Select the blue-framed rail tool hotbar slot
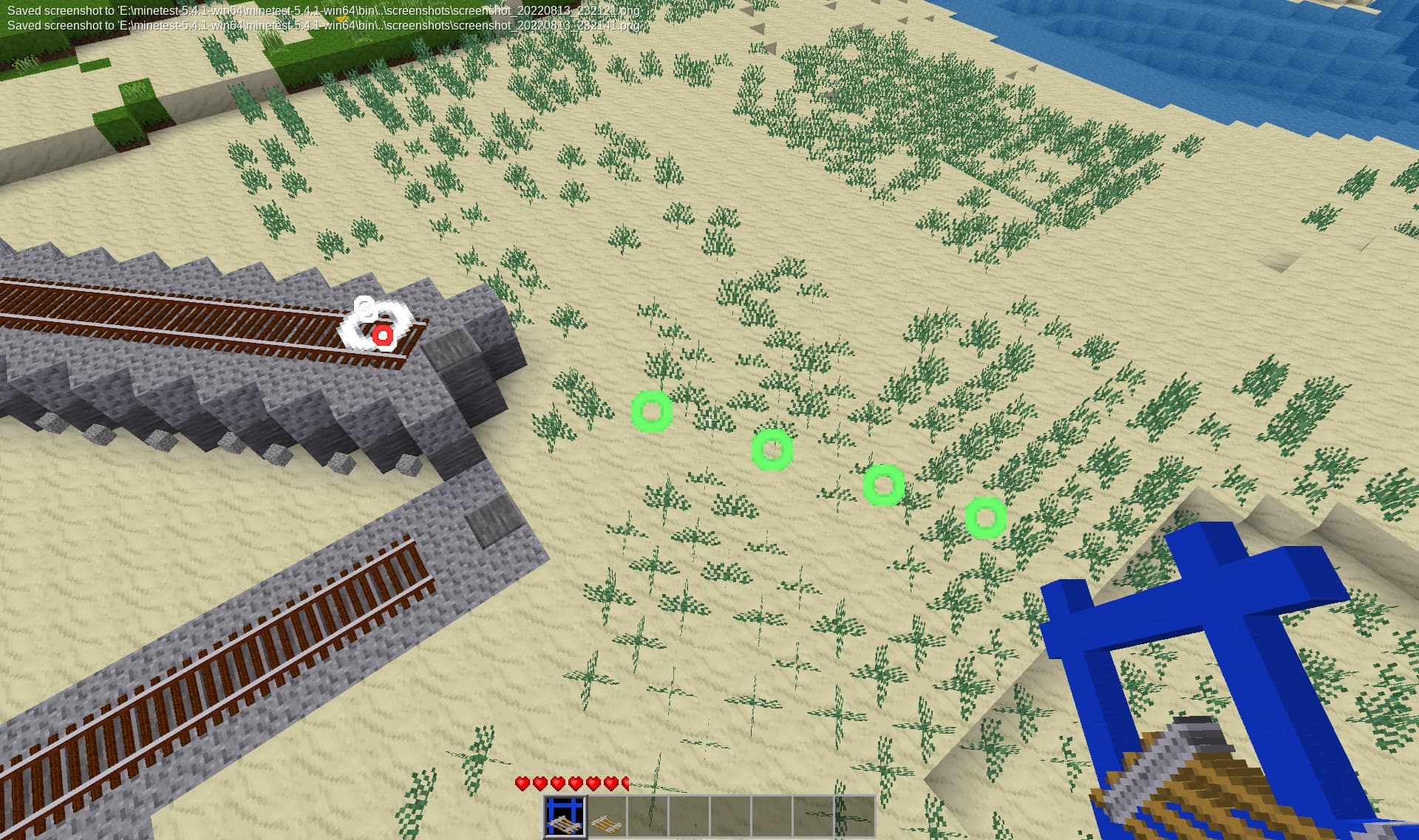The height and width of the screenshot is (840, 1419). (565, 816)
